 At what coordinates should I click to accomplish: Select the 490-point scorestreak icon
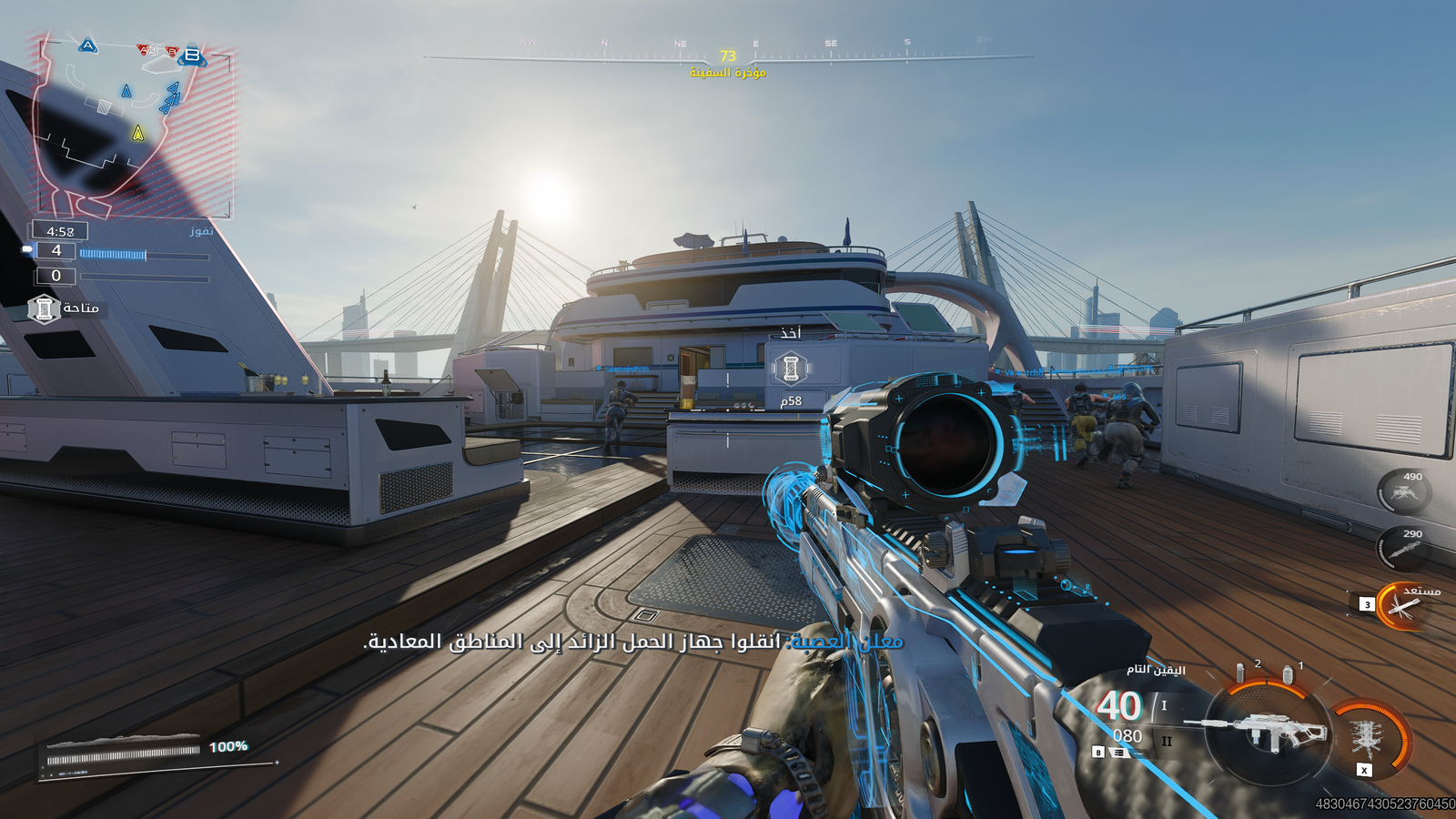(x=1404, y=492)
